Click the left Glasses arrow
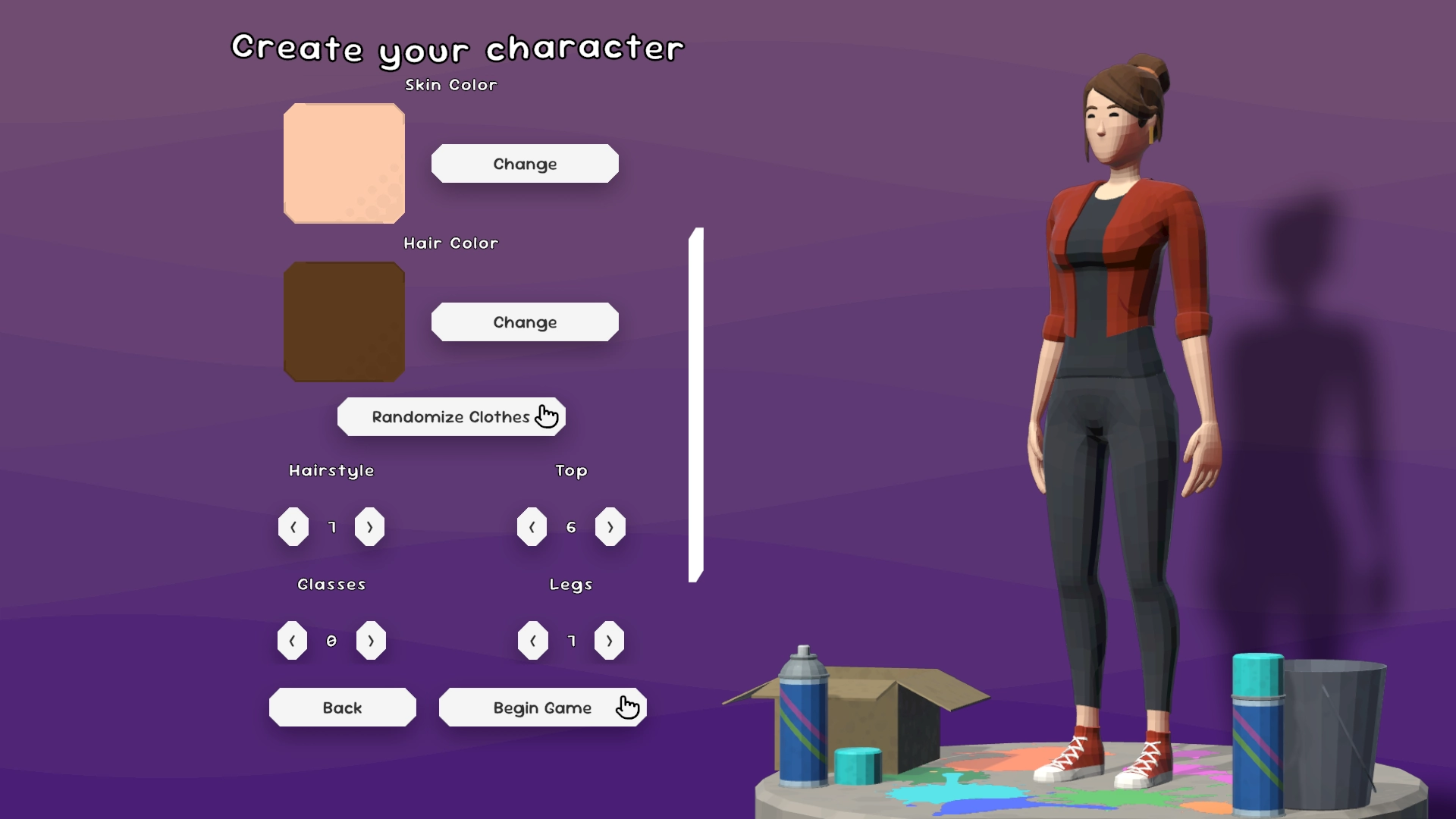The height and width of the screenshot is (819, 1456). 292,641
